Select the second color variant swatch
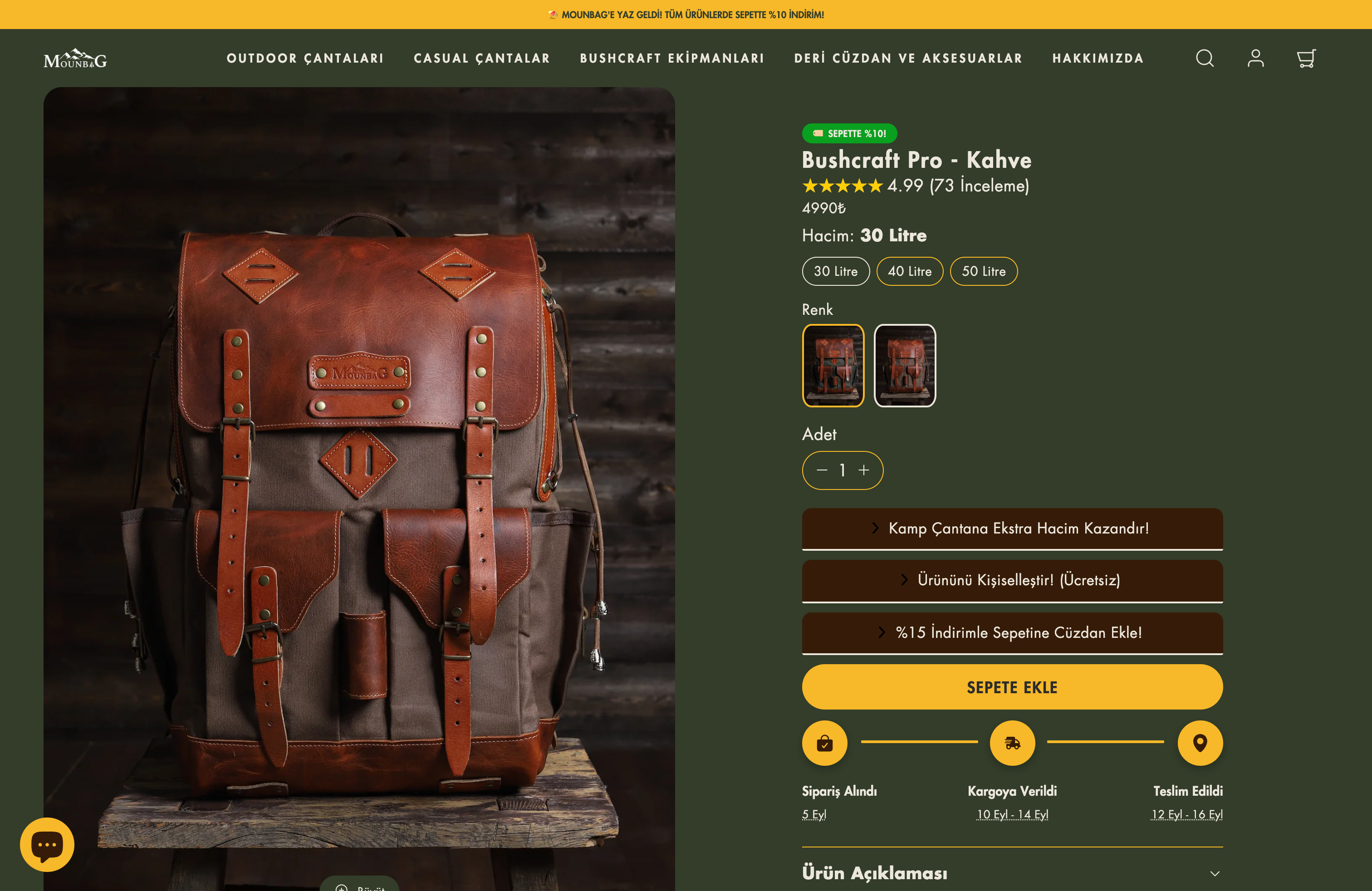1372x891 pixels. (905, 365)
